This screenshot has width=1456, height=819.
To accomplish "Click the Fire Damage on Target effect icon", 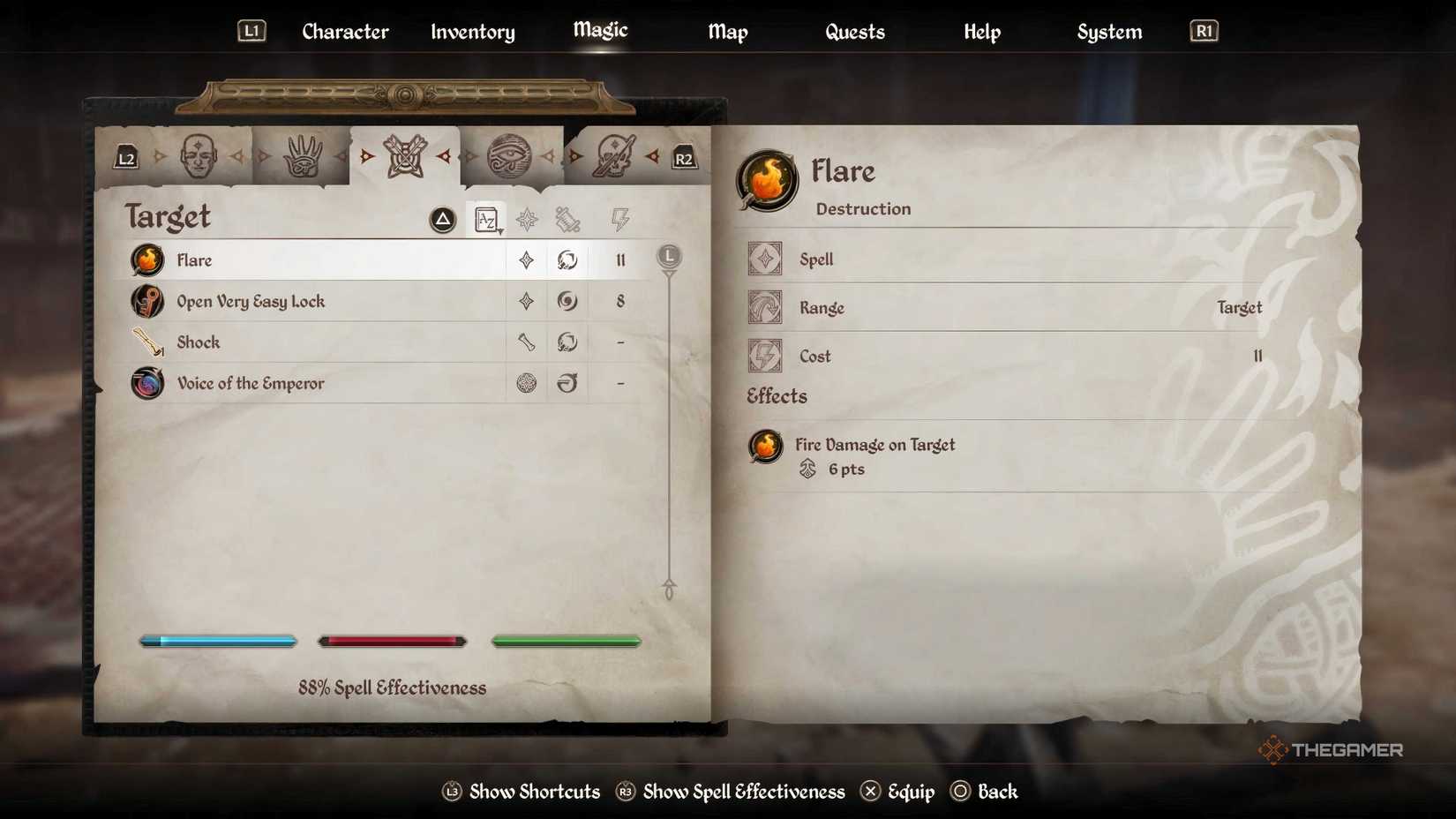I will (764, 447).
